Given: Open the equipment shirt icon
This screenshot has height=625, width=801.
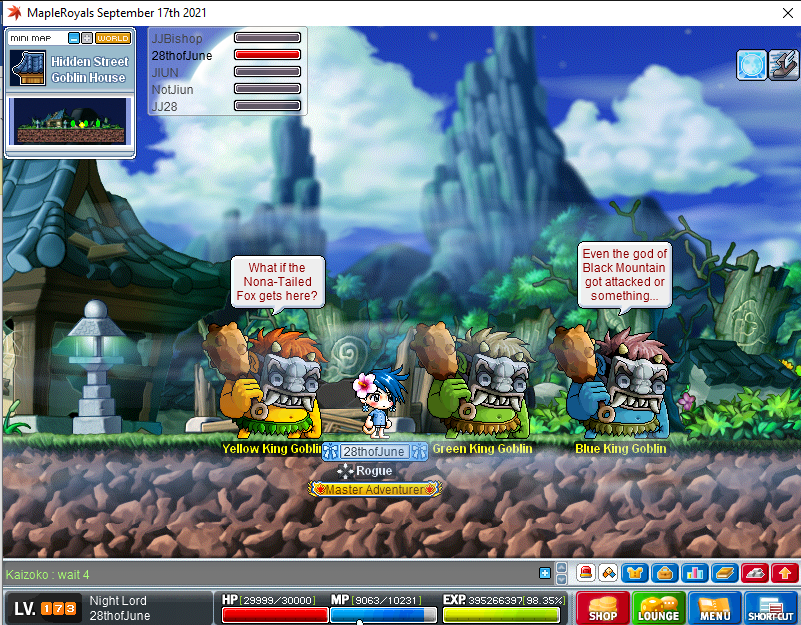Looking at the screenshot, I should (x=635, y=573).
